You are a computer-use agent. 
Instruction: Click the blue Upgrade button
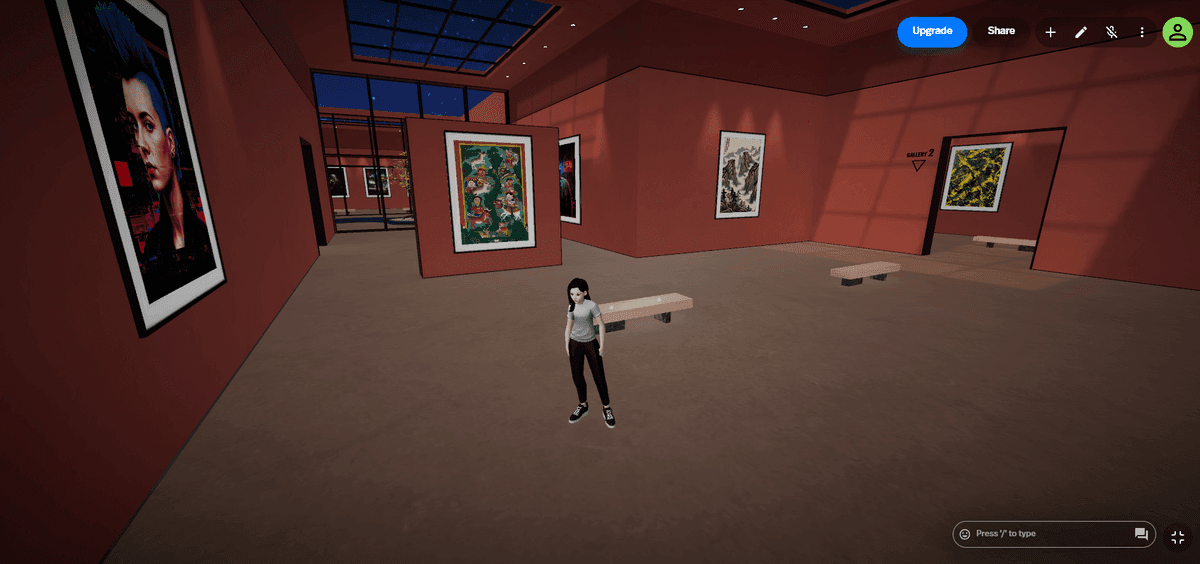(932, 32)
